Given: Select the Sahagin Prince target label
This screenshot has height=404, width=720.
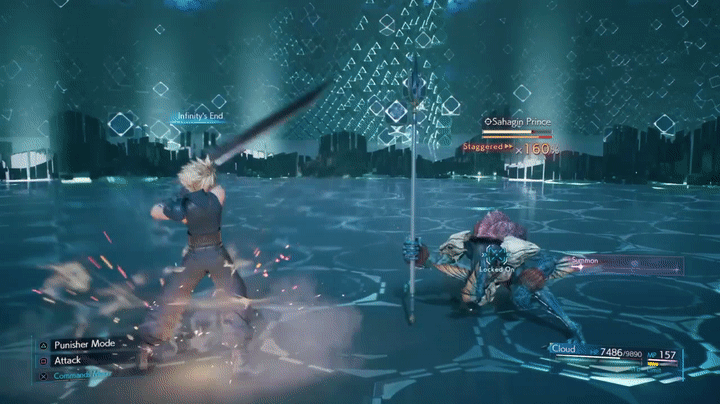Looking at the screenshot, I should pyautogui.click(x=517, y=122).
